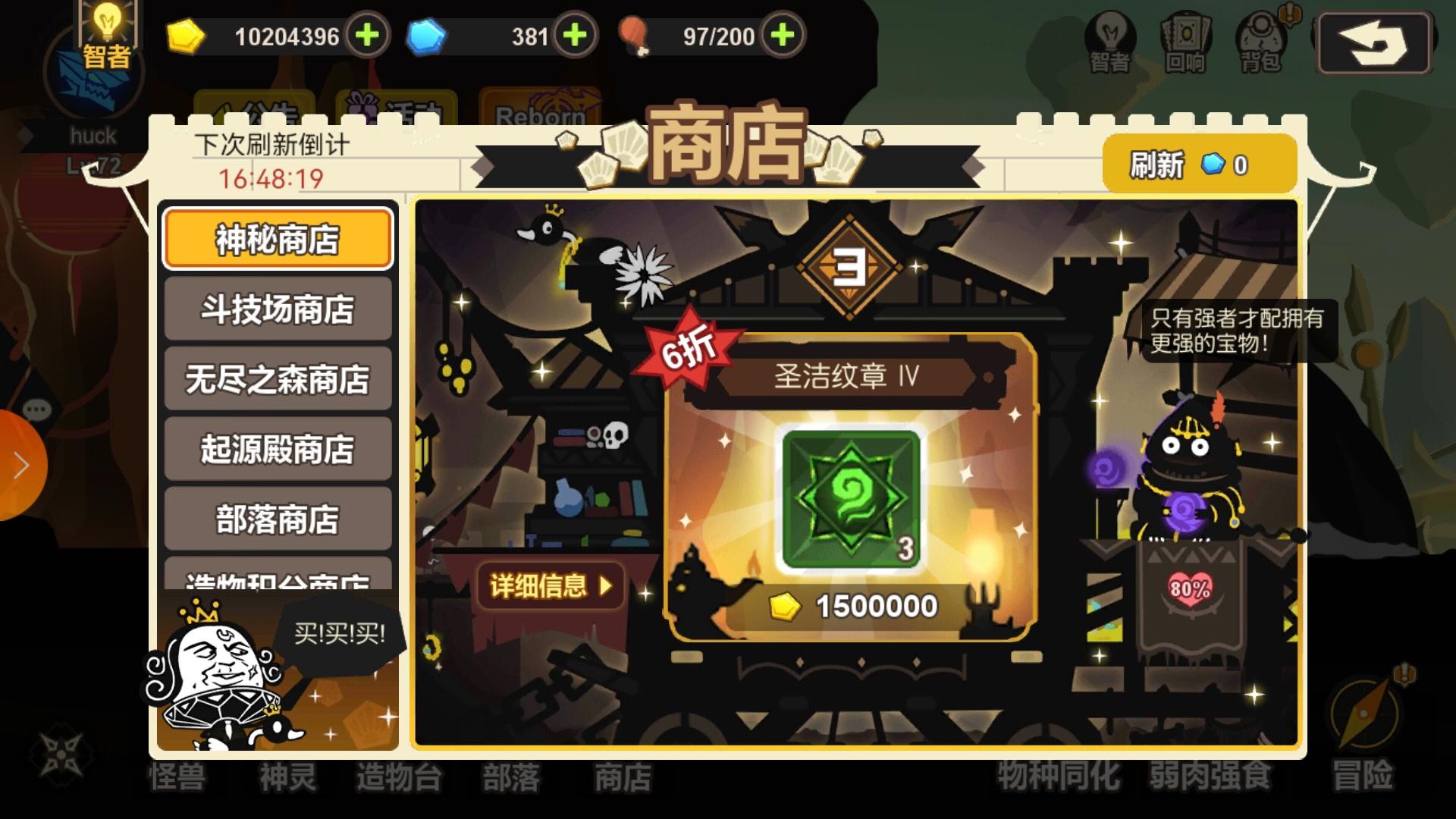Add blue gems via the plus icon
The image size is (1456, 819).
576,36
